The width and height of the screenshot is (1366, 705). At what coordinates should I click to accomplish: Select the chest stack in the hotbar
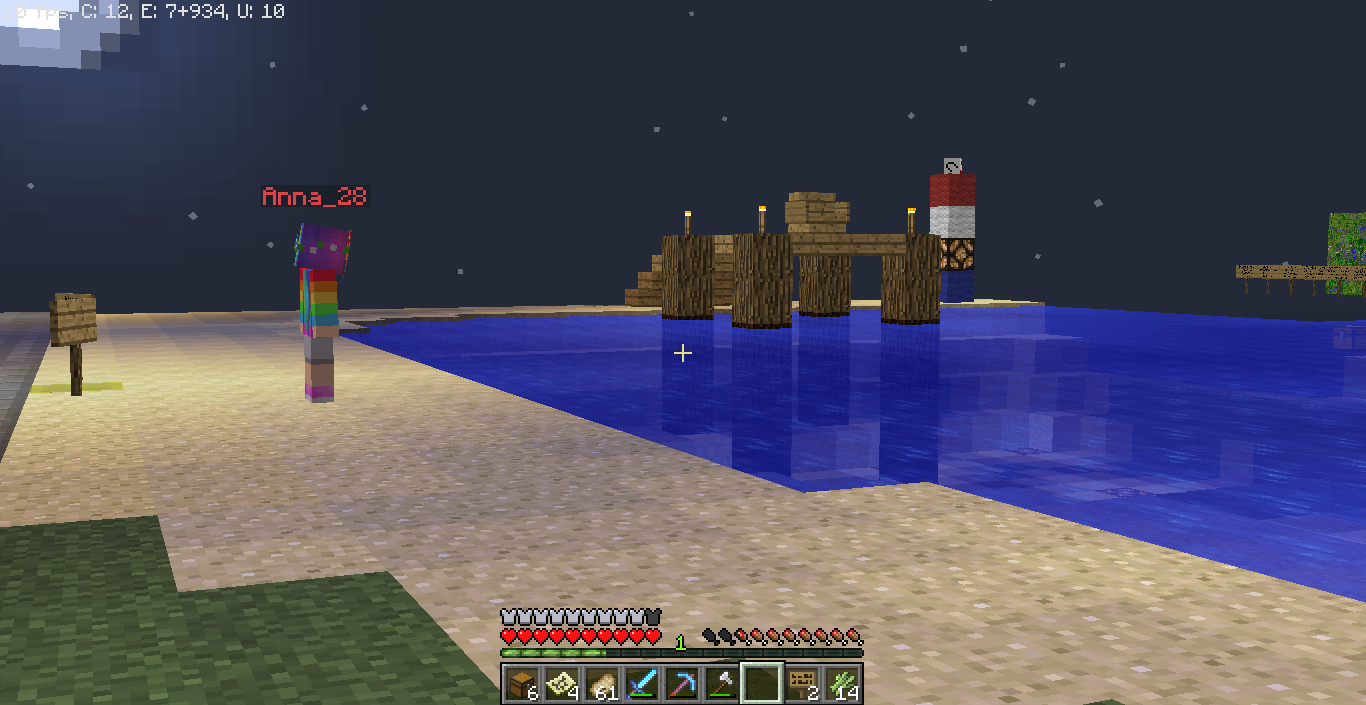click(522, 684)
